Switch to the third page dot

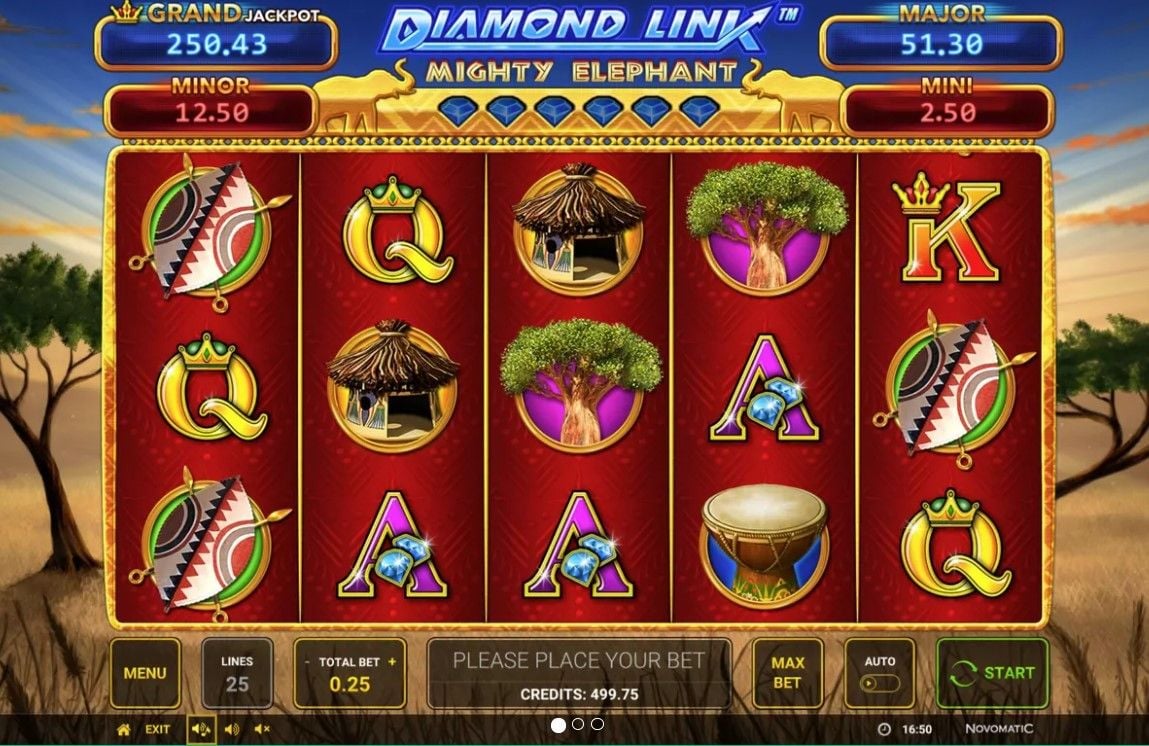(x=597, y=725)
